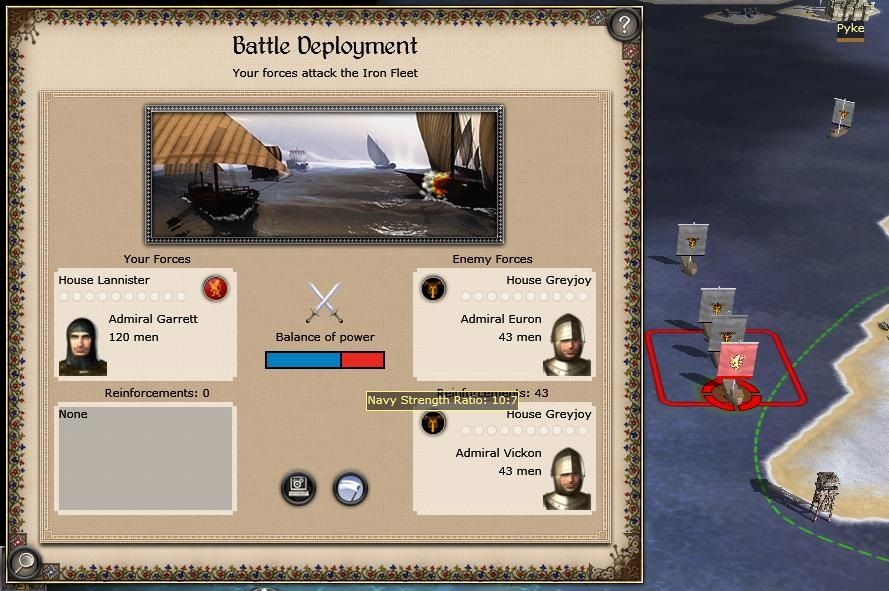Withdraw using the white flag button
Image resolution: width=889 pixels, height=591 pixels.
click(x=350, y=488)
